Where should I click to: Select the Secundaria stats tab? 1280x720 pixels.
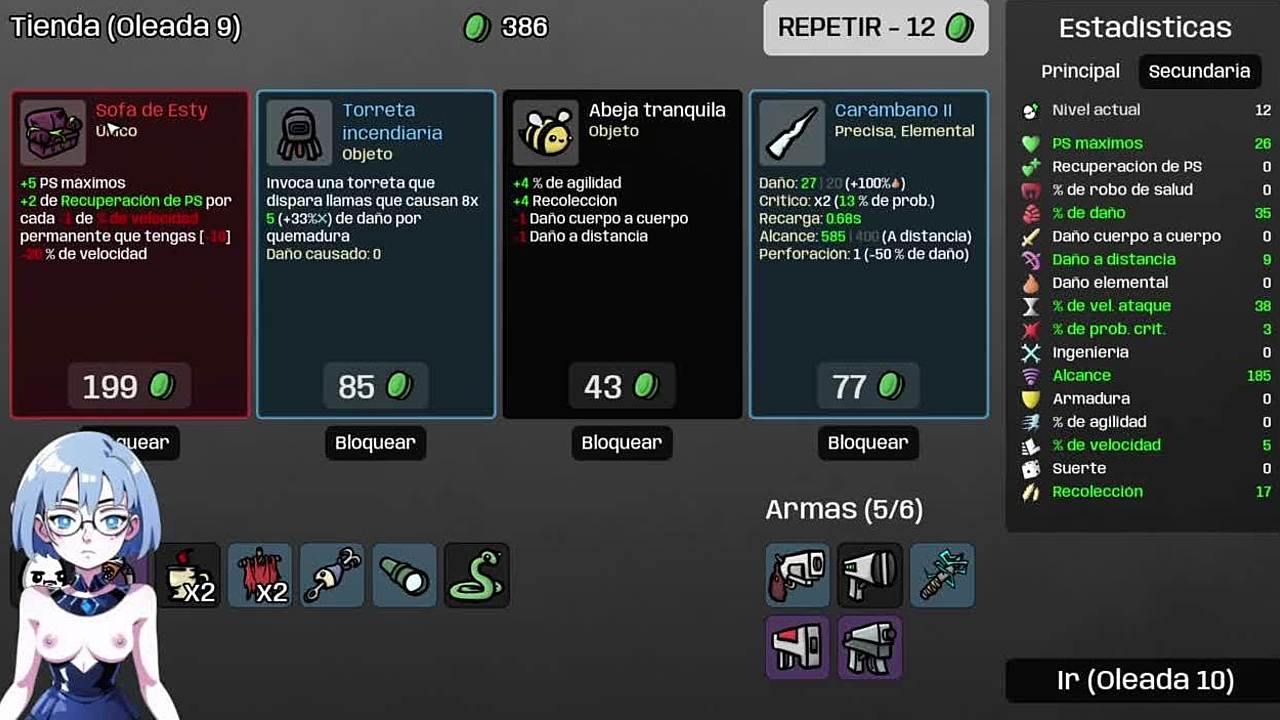[x=1199, y=71]
